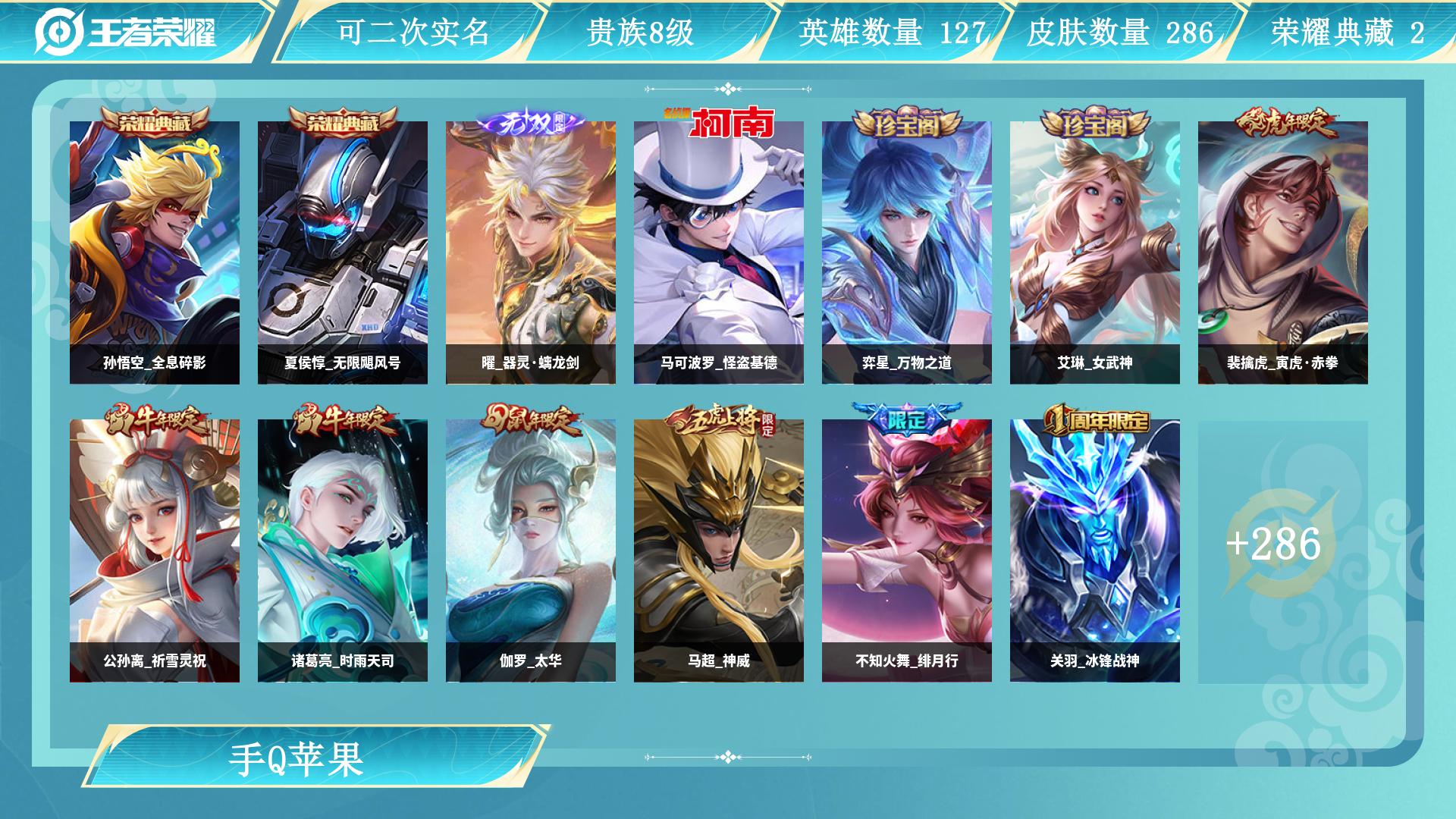Expand the 英雄数量 127 entry
Image resolution: width=1456 pixels, height=819 pixels.
click(x=893, y=33)
